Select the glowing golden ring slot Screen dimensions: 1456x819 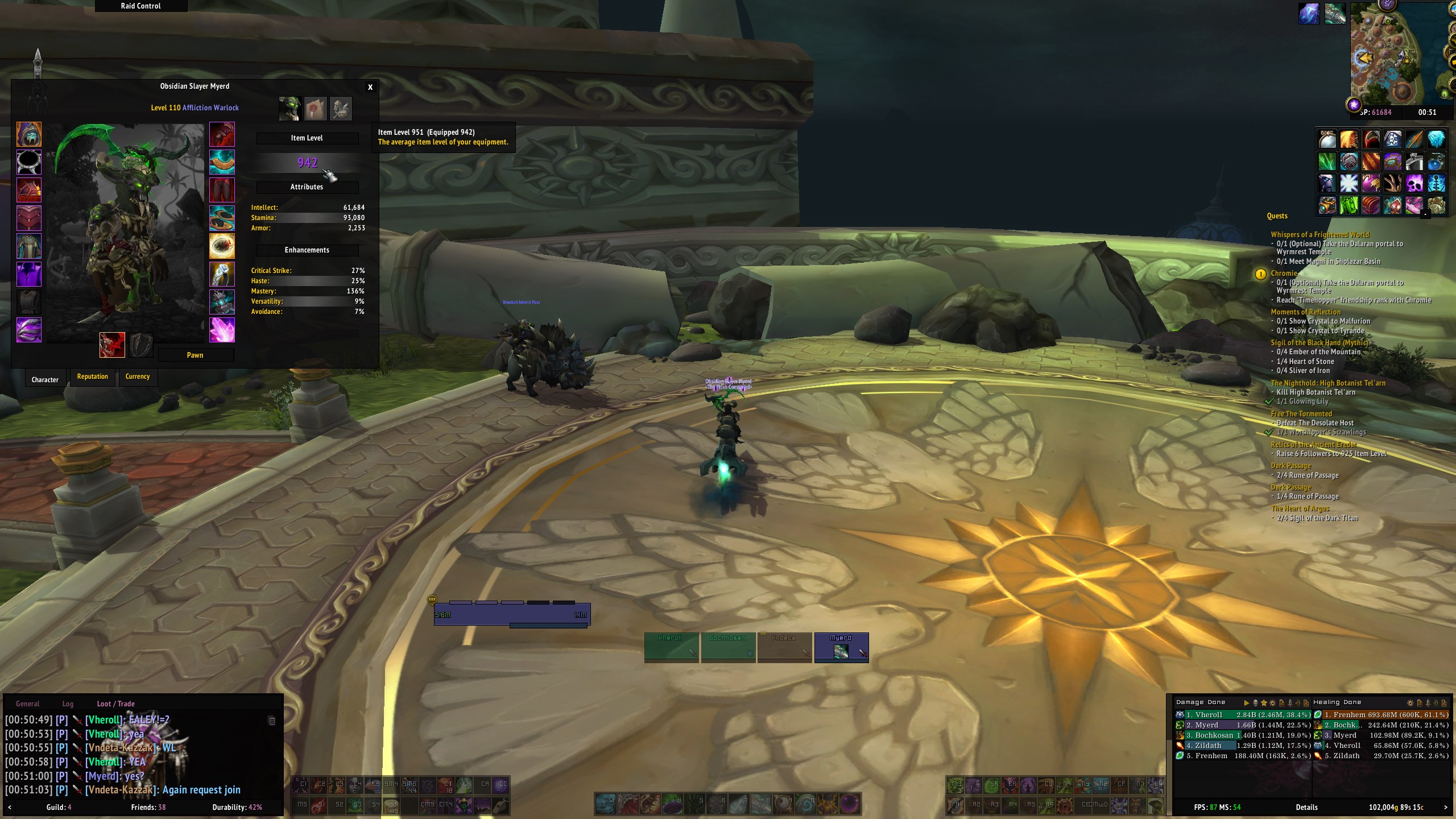(222, 246)
